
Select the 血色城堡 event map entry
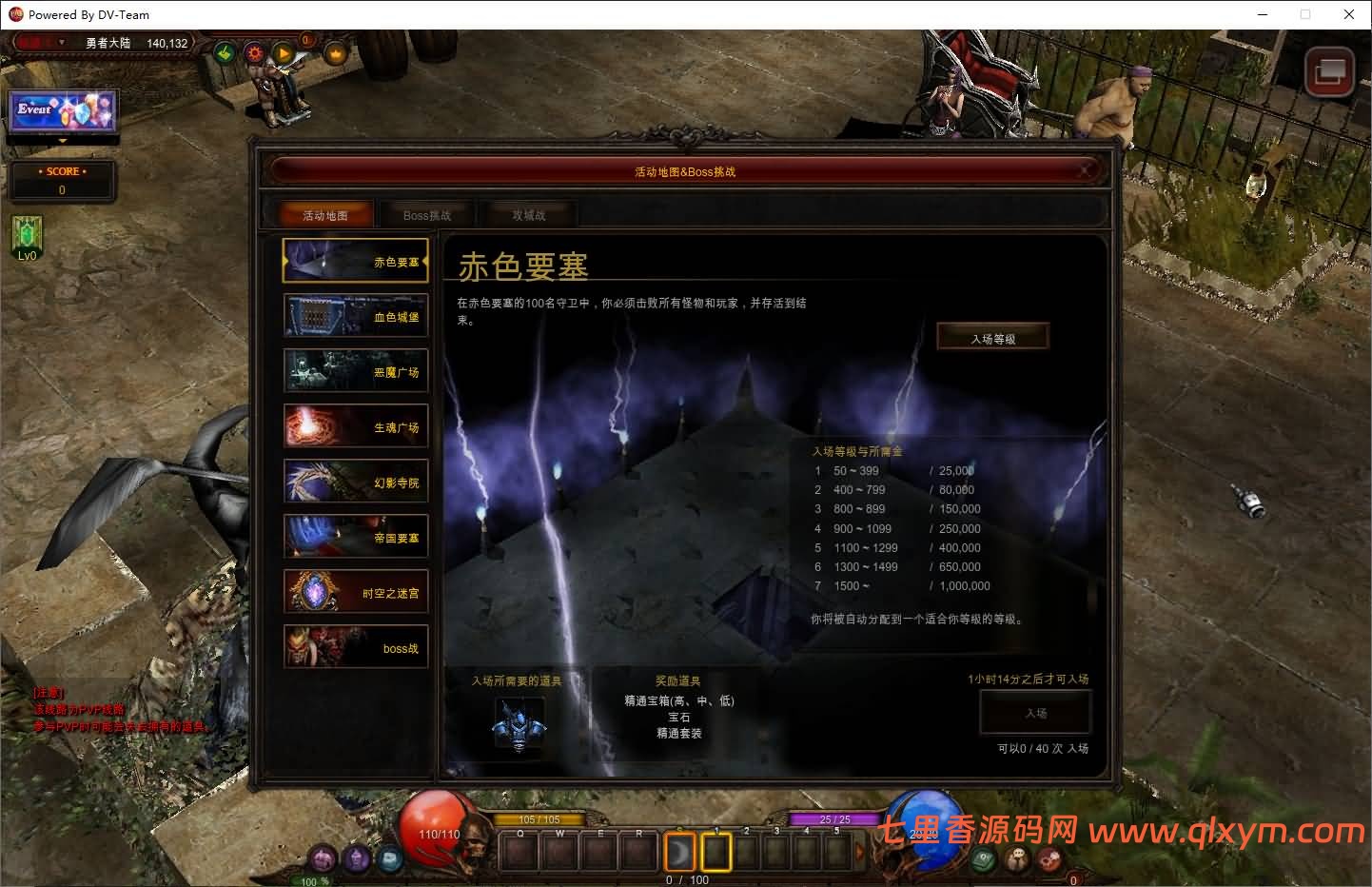click(x=355, y=315)
